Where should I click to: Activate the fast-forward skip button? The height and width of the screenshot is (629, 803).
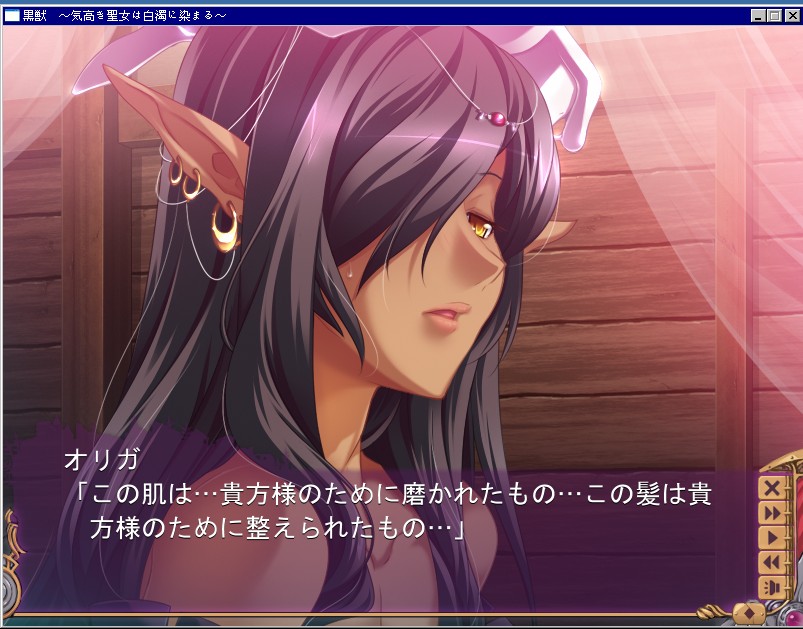point(772,513)
